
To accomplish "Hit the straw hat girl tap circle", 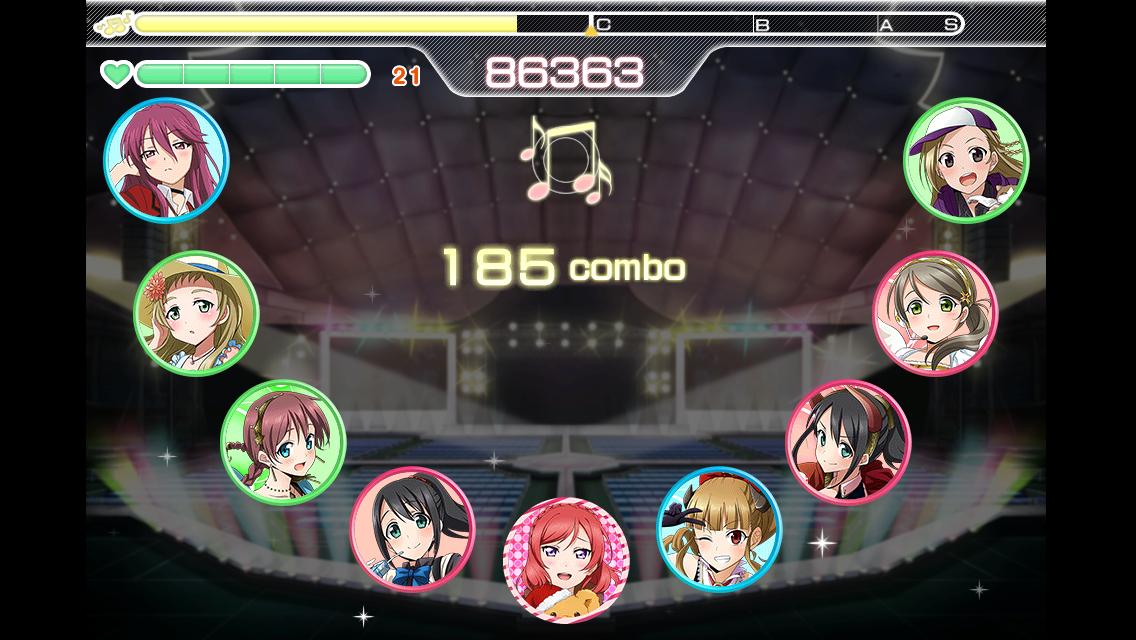I will [196, 313].
